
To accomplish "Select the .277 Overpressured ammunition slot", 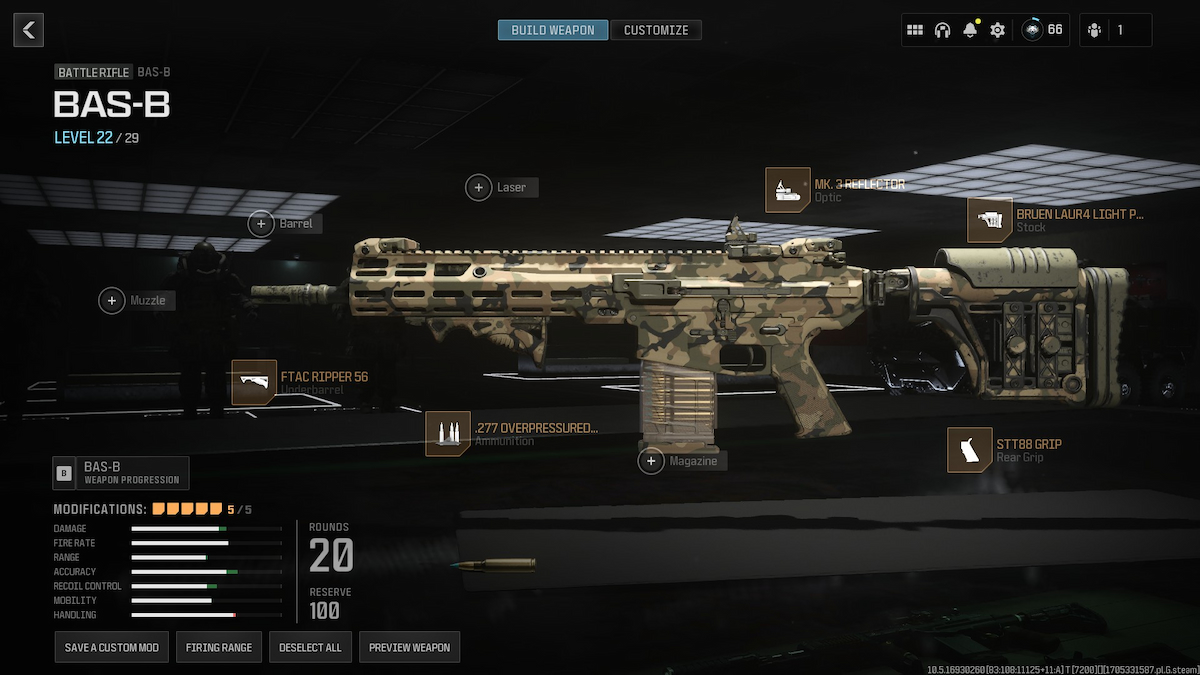I will pos(448,434).
